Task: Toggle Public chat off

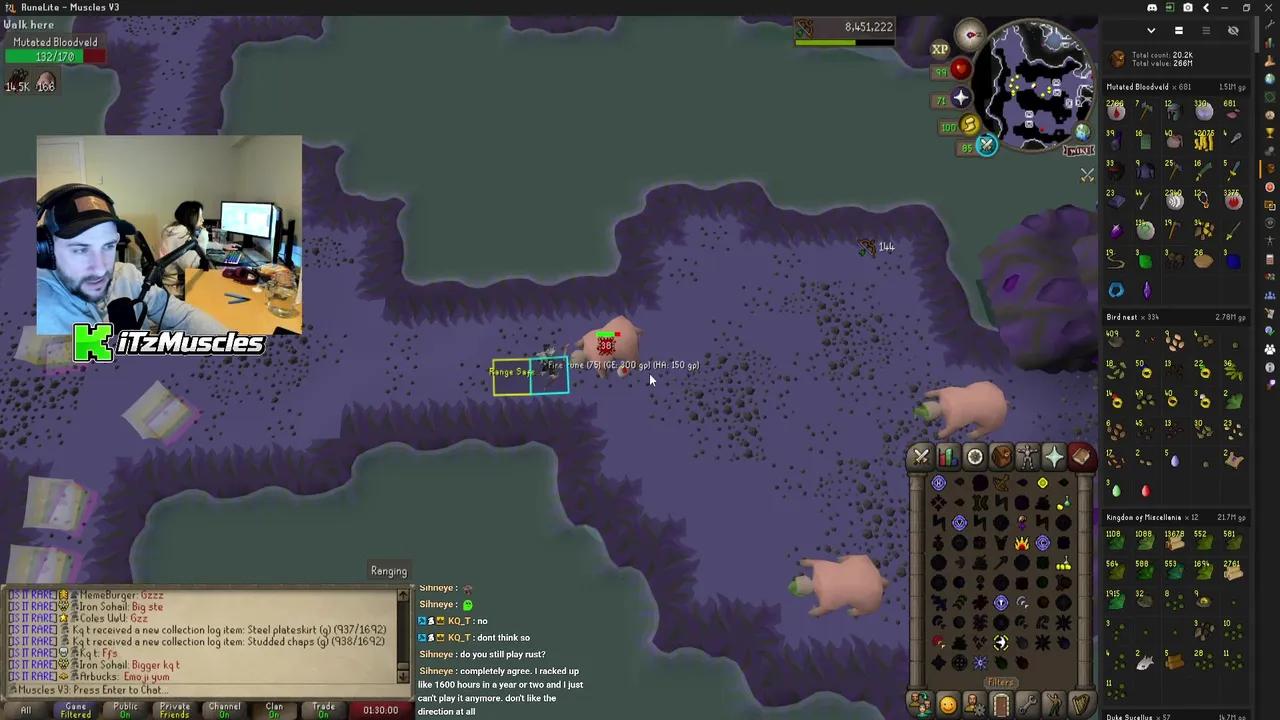Action: click(125, 709)
